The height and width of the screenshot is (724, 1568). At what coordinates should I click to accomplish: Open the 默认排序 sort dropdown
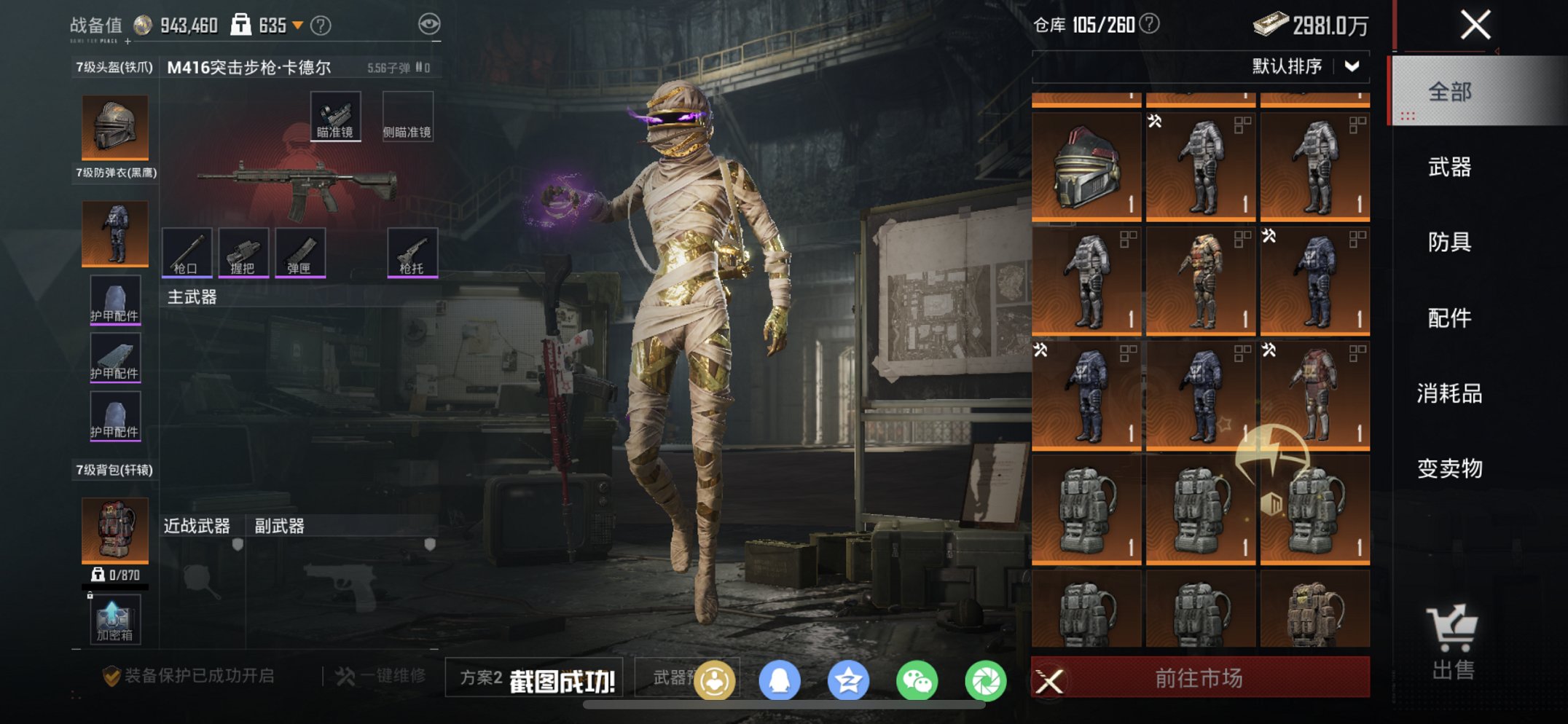[1305, 66]
